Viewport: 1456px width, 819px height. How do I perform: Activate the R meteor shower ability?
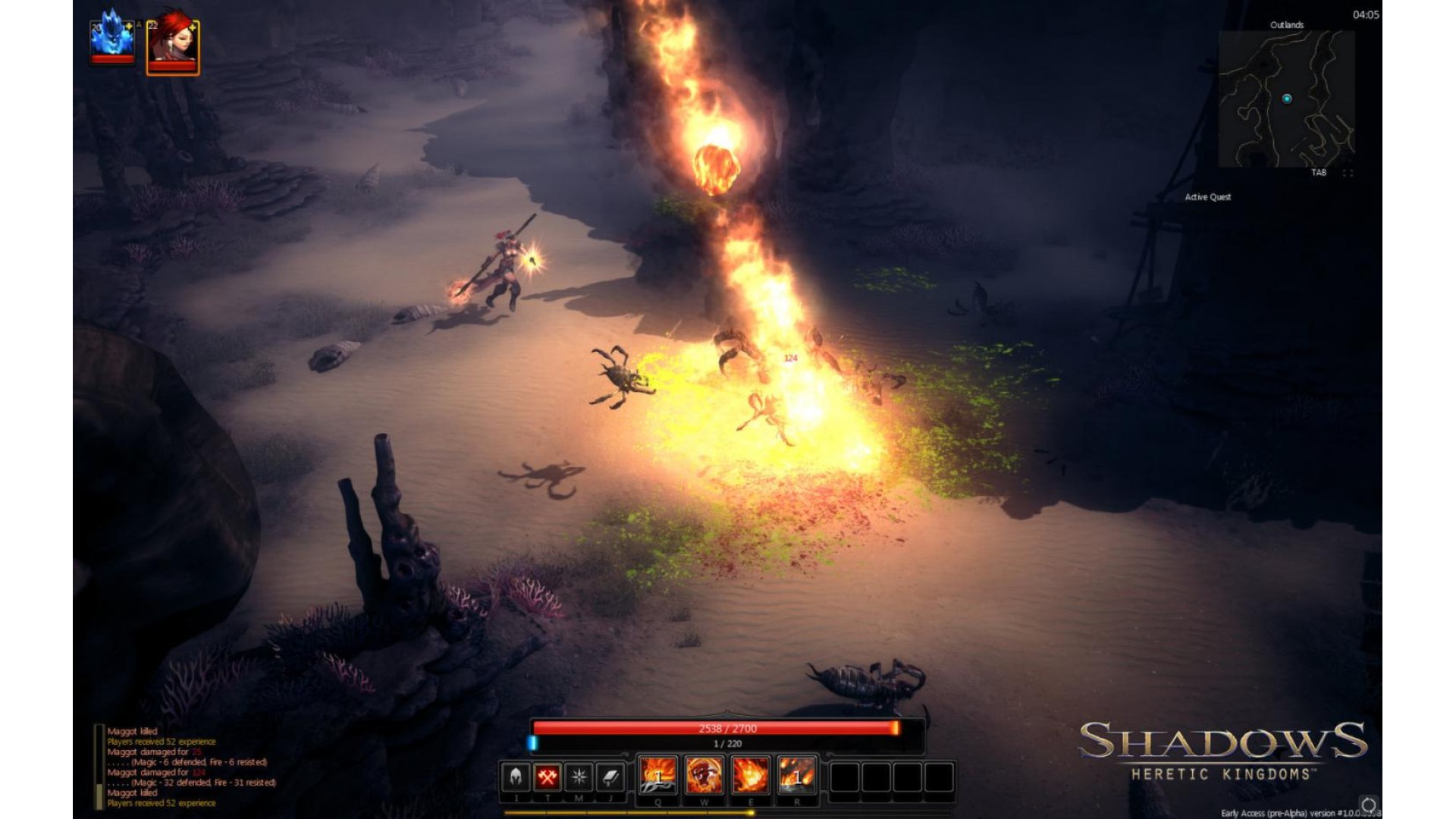[x=797, y=776]
